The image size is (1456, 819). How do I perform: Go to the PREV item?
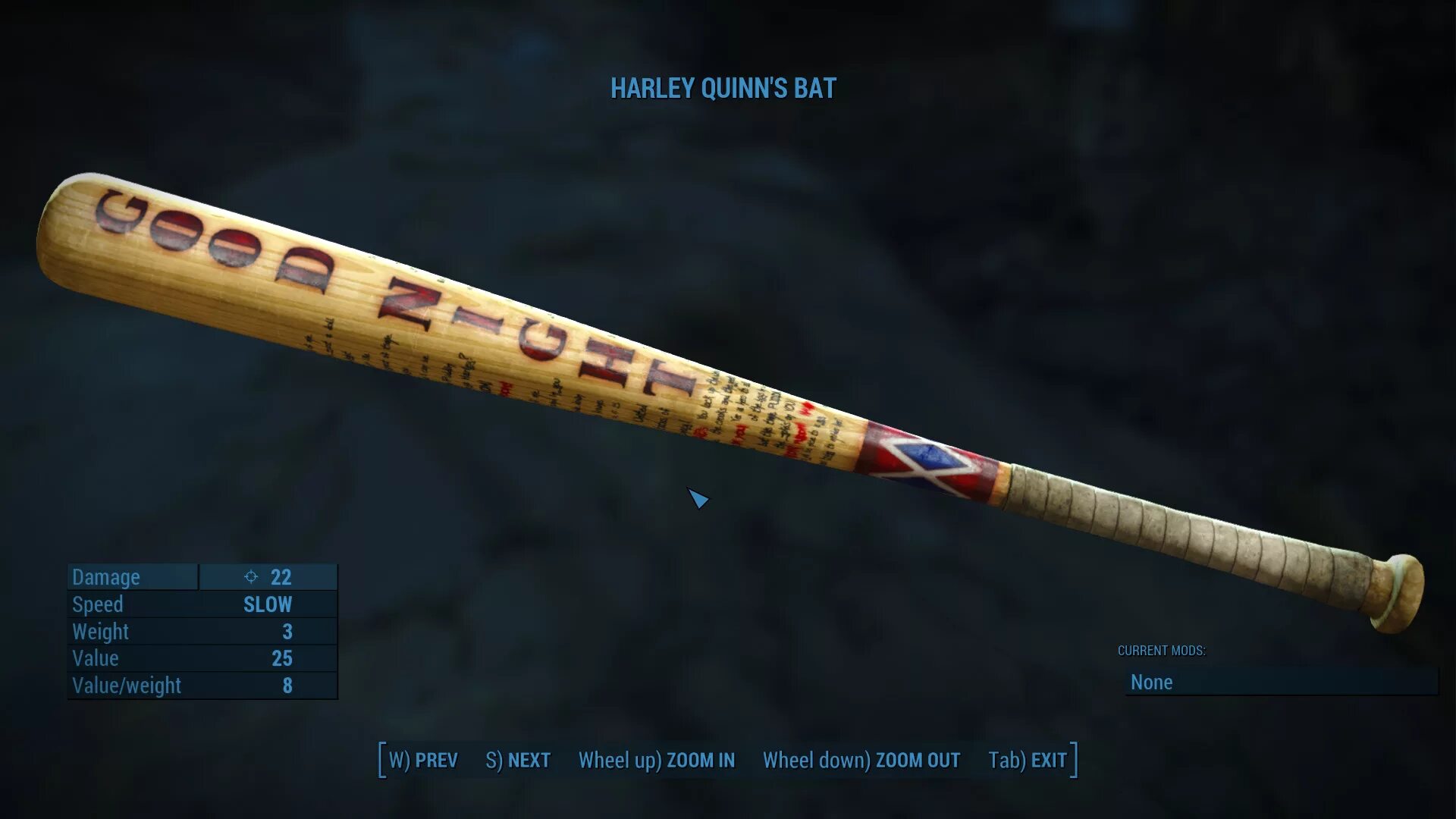[x=423, y=760]
